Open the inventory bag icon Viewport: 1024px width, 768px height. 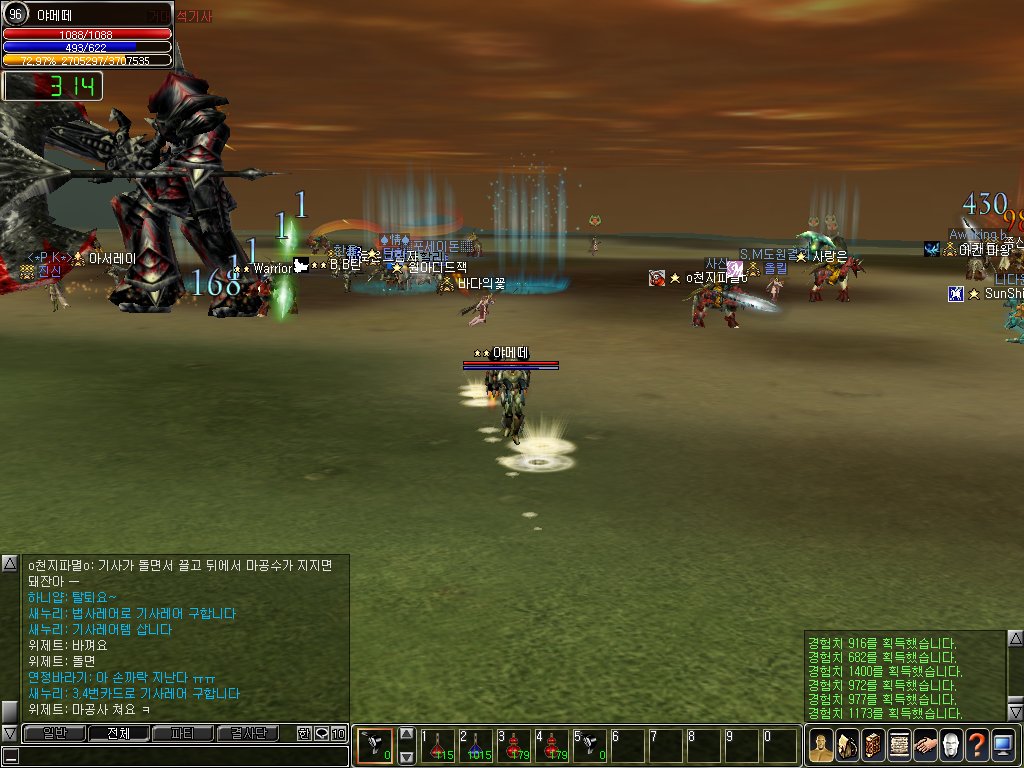(x=846, y=746)
